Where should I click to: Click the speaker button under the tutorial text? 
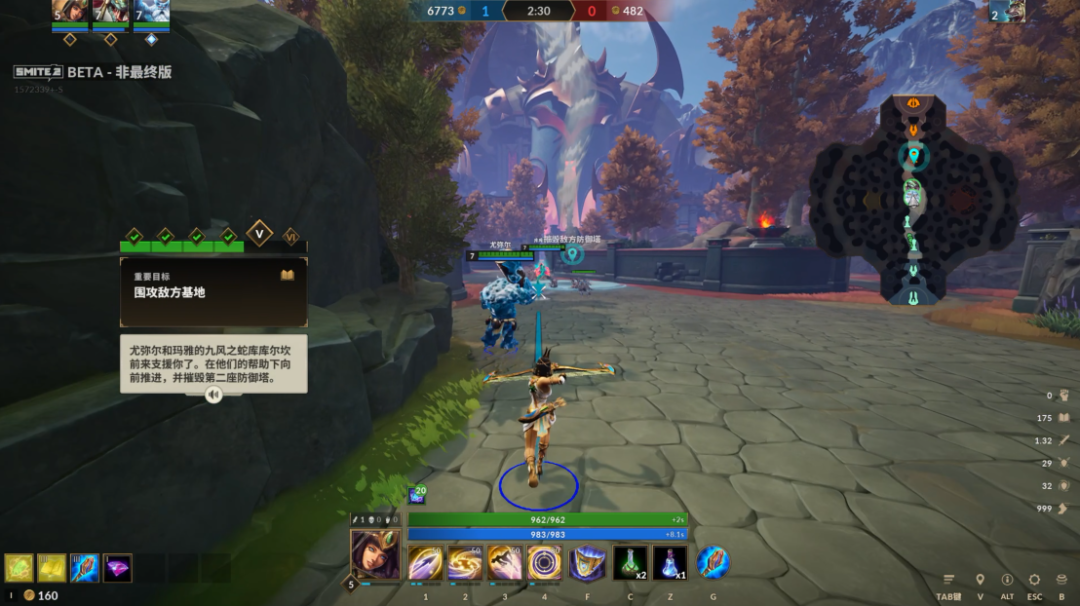coord(213,395)
